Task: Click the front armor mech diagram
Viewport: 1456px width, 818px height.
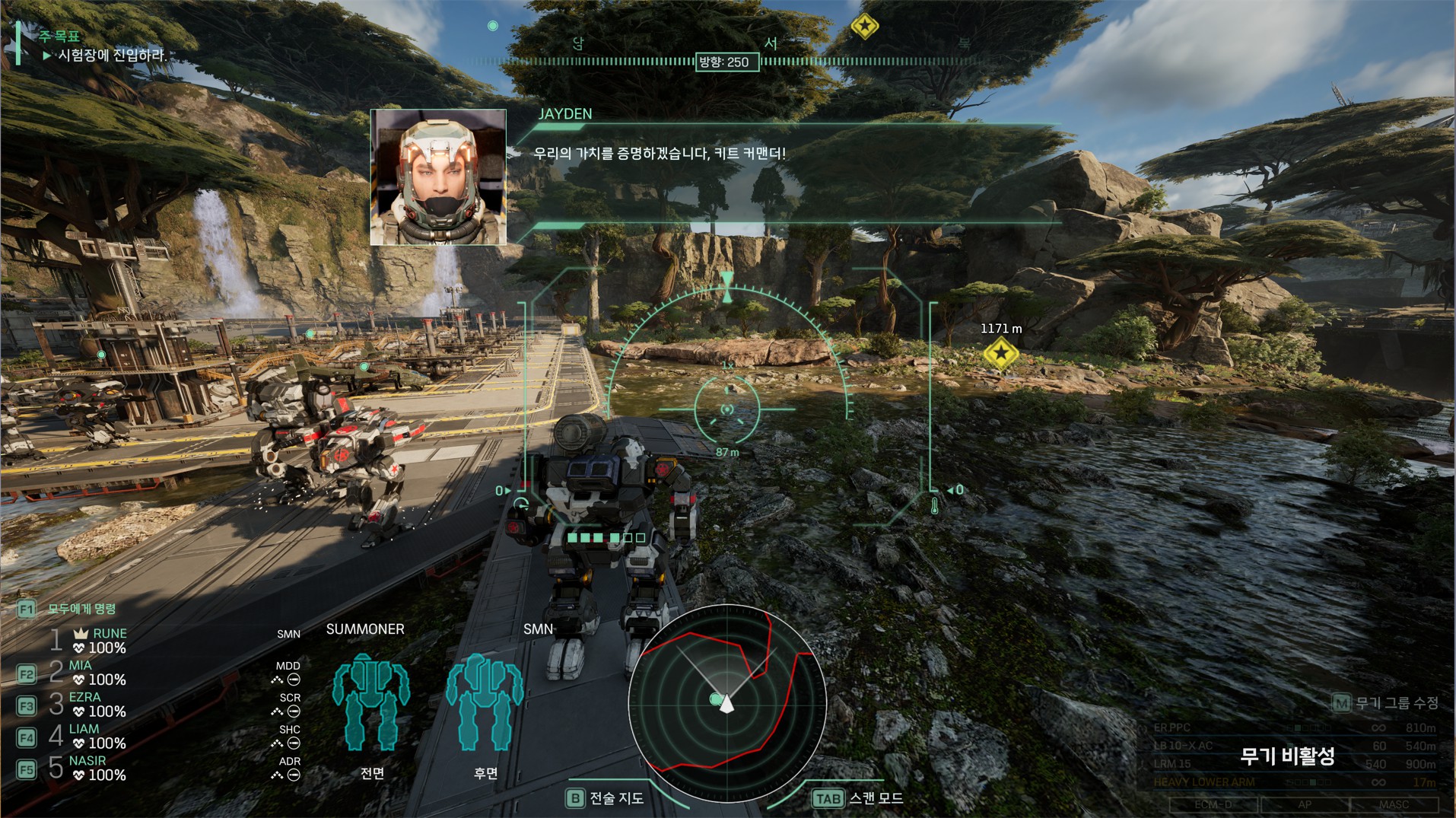Action: [371, 702]
